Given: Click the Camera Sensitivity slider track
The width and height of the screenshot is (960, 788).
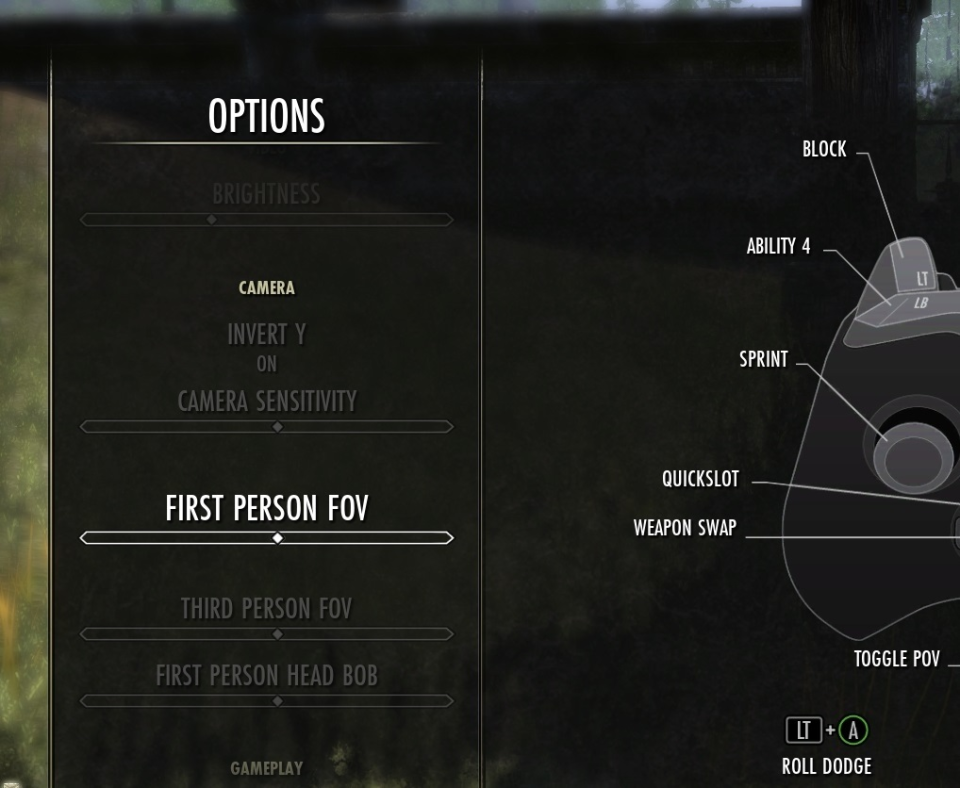Looking at the screenshot, I should (266, 427).
